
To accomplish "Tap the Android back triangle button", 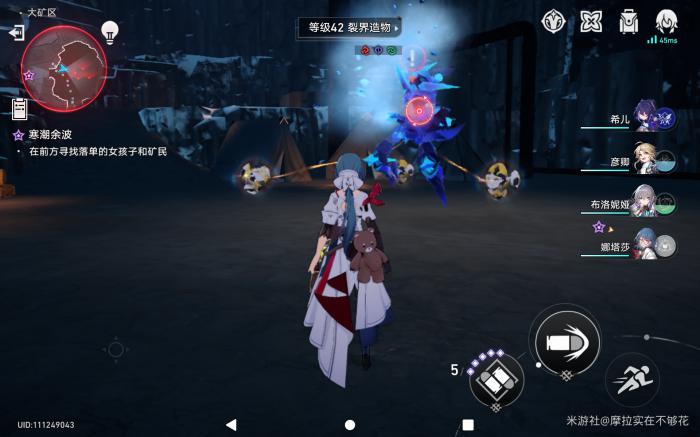I will point(231,424).
